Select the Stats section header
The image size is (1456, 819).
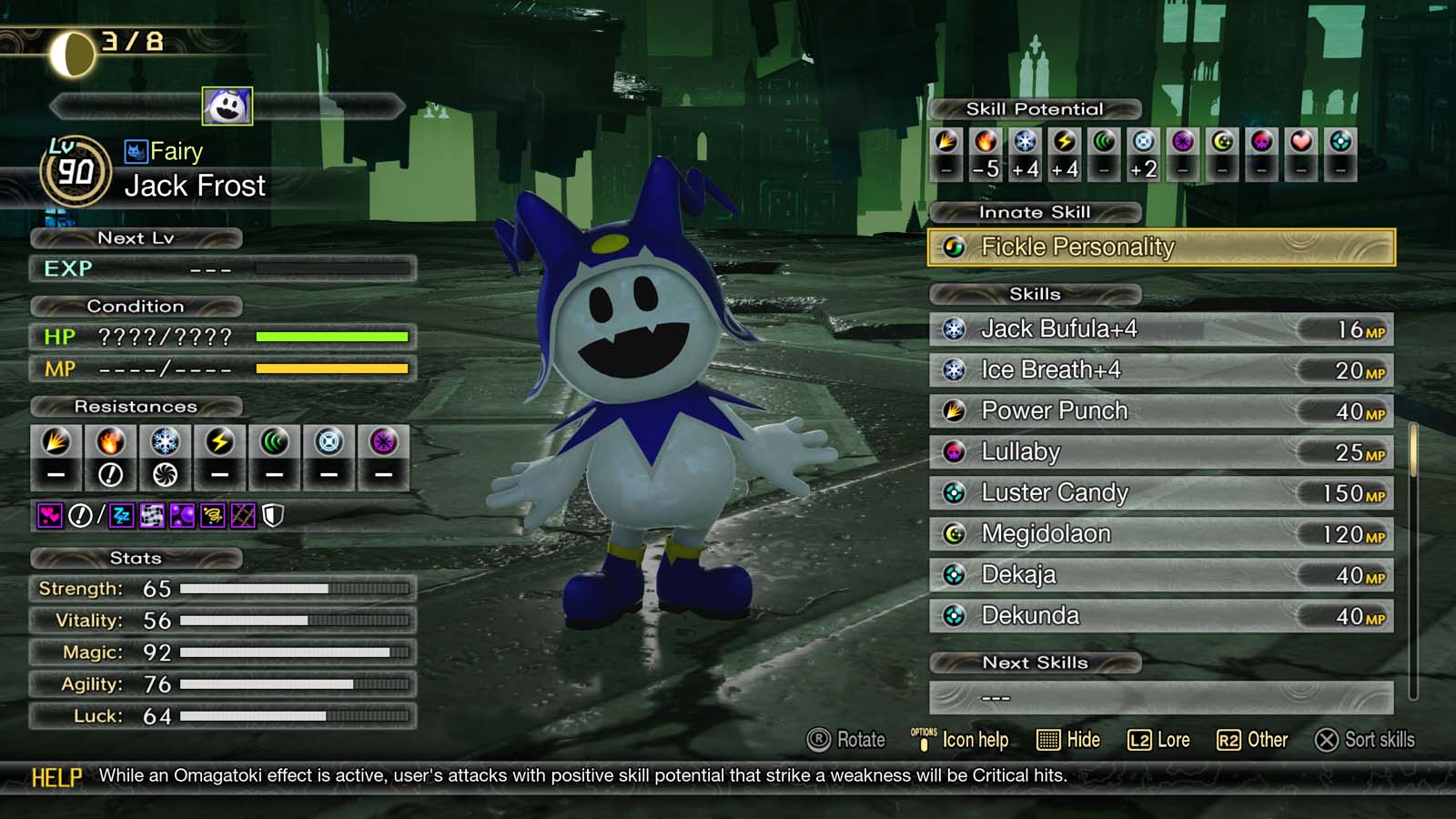point(136,558)
